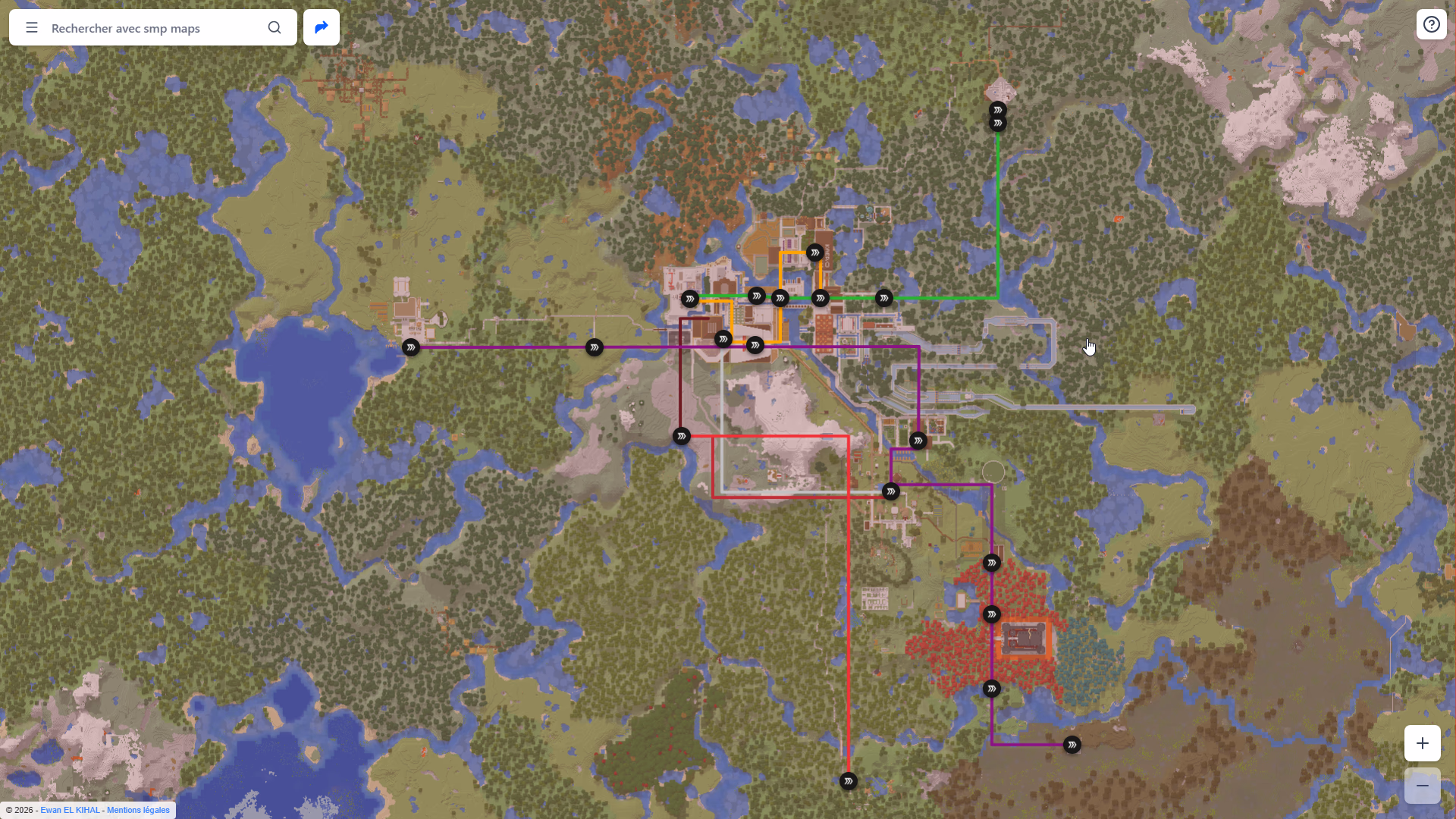Click the search magnifier icon
Viewport: 1456px width, 819px height.
[x=275, y=27]
